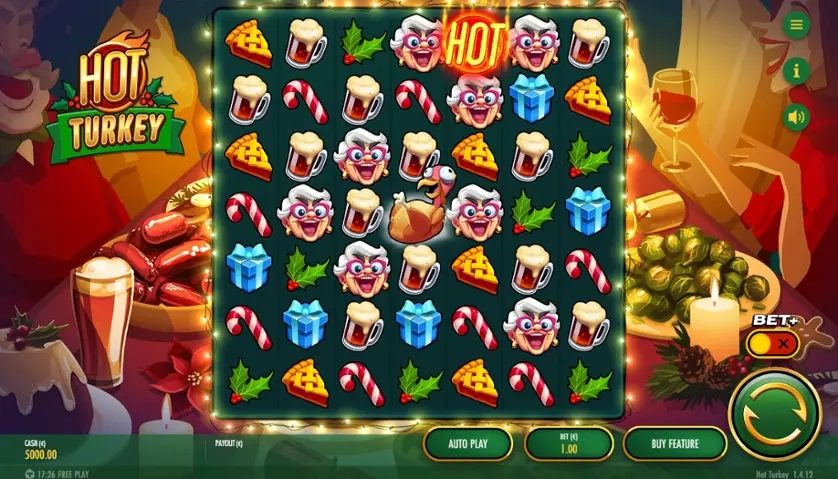The height and width of the screenshot is (479, 838).
Task: Toggle the Bet+ switch
Action: click(x=773, y=344)
